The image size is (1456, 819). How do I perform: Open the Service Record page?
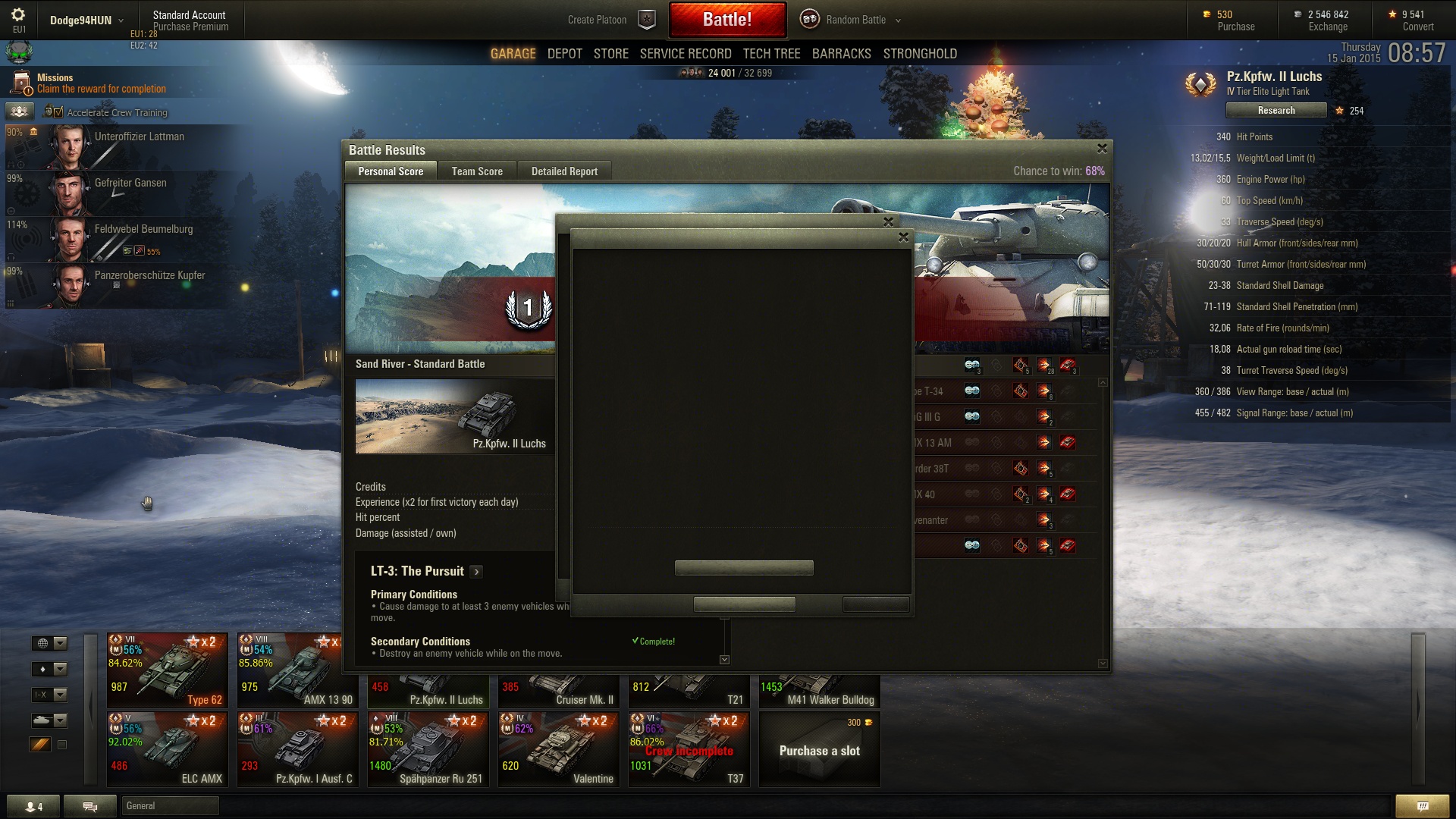(x=685, y=54)
